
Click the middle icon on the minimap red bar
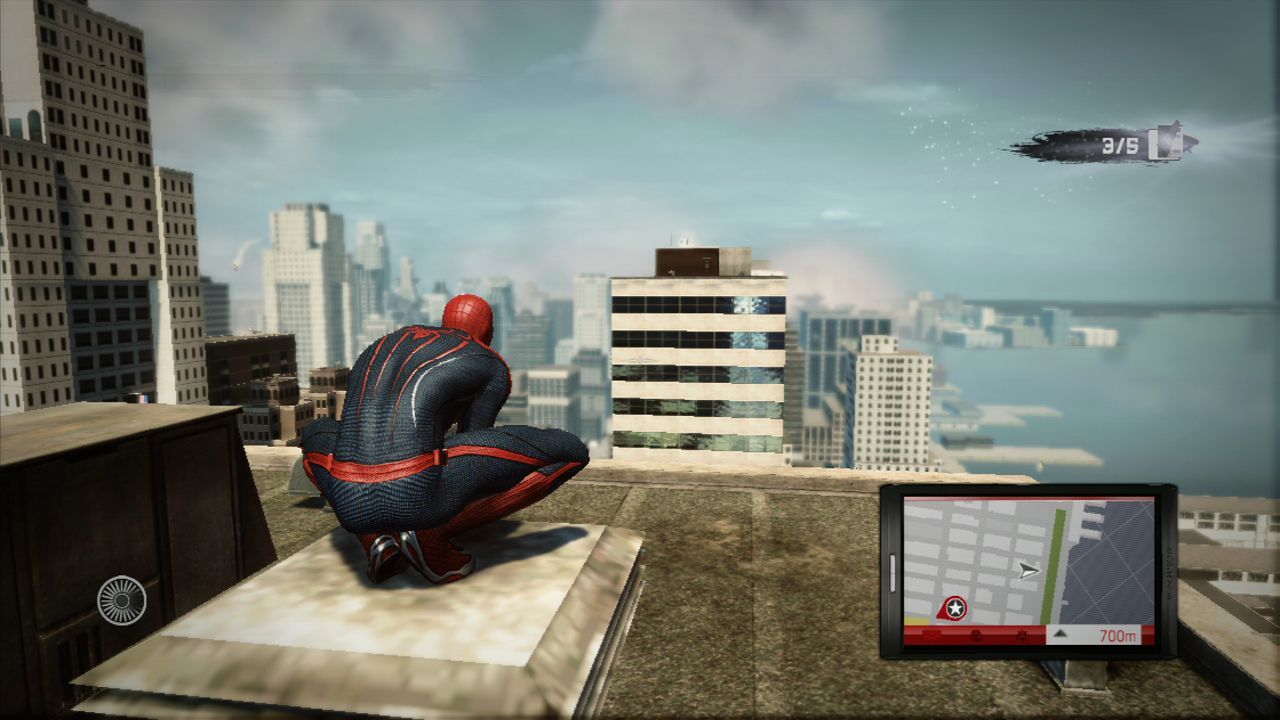[x=975, y=636]
